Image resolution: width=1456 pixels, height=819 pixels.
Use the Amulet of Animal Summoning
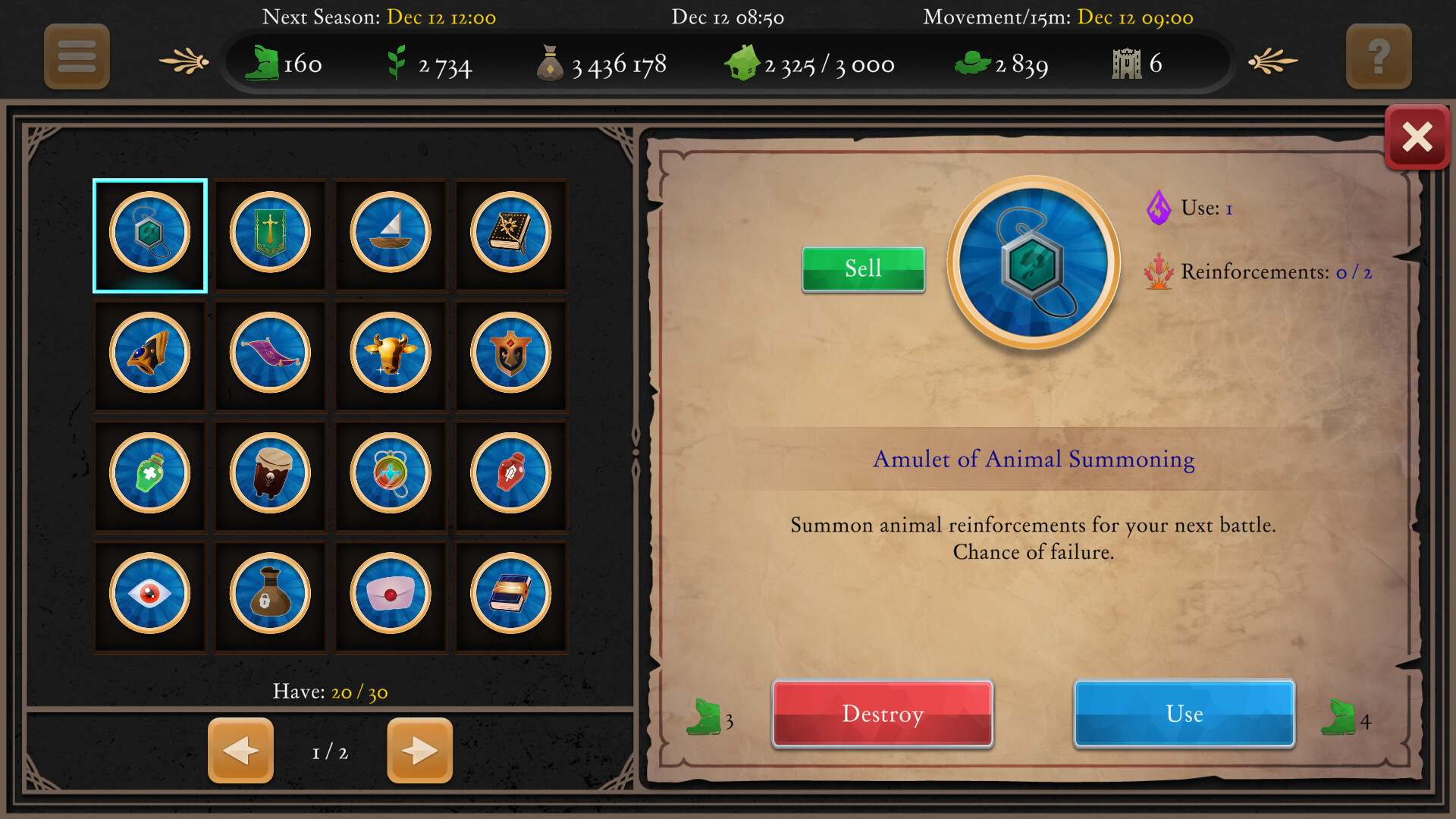(1184, 714)
